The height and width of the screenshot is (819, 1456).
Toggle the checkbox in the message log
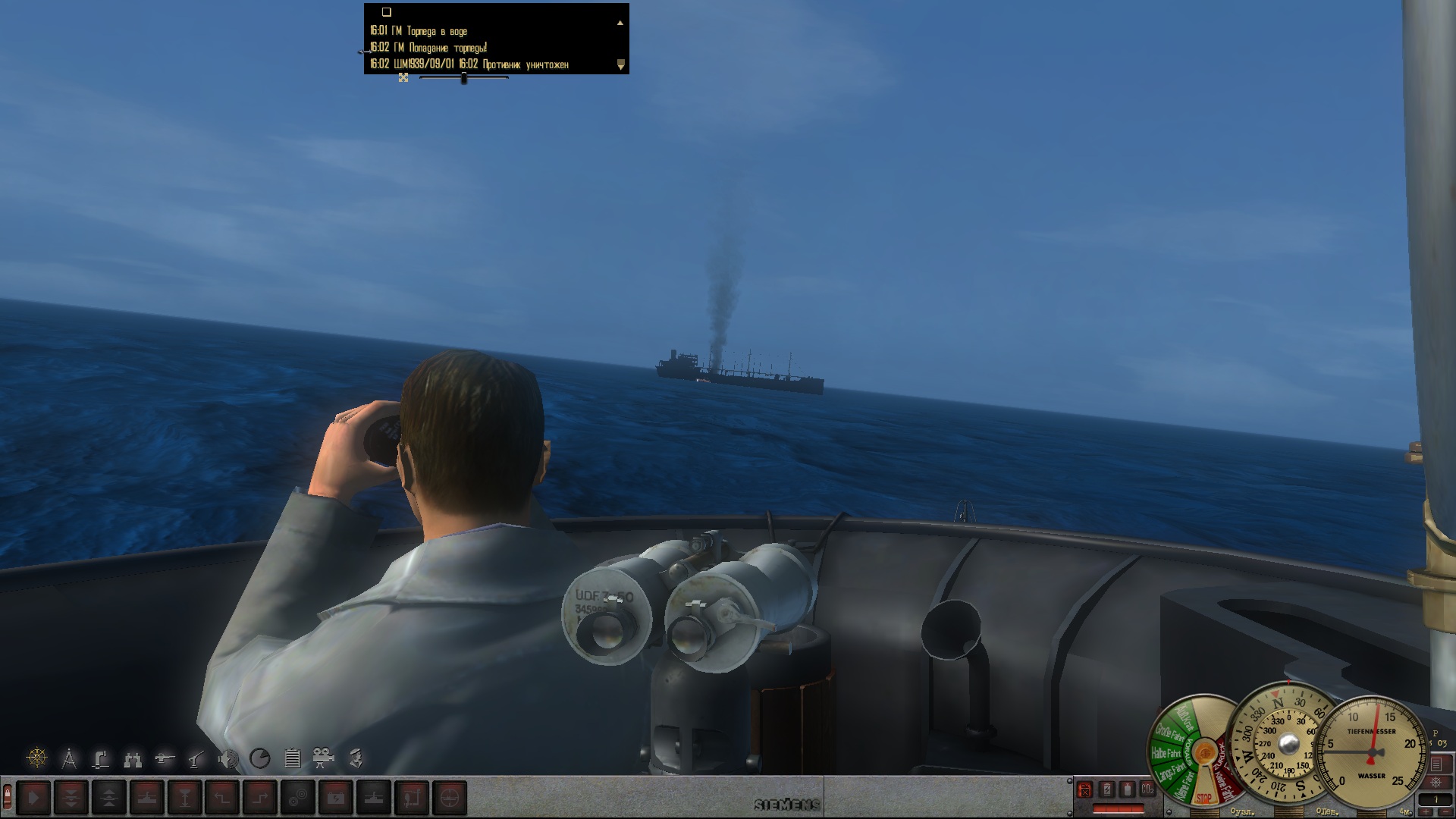tap(386, 12)
